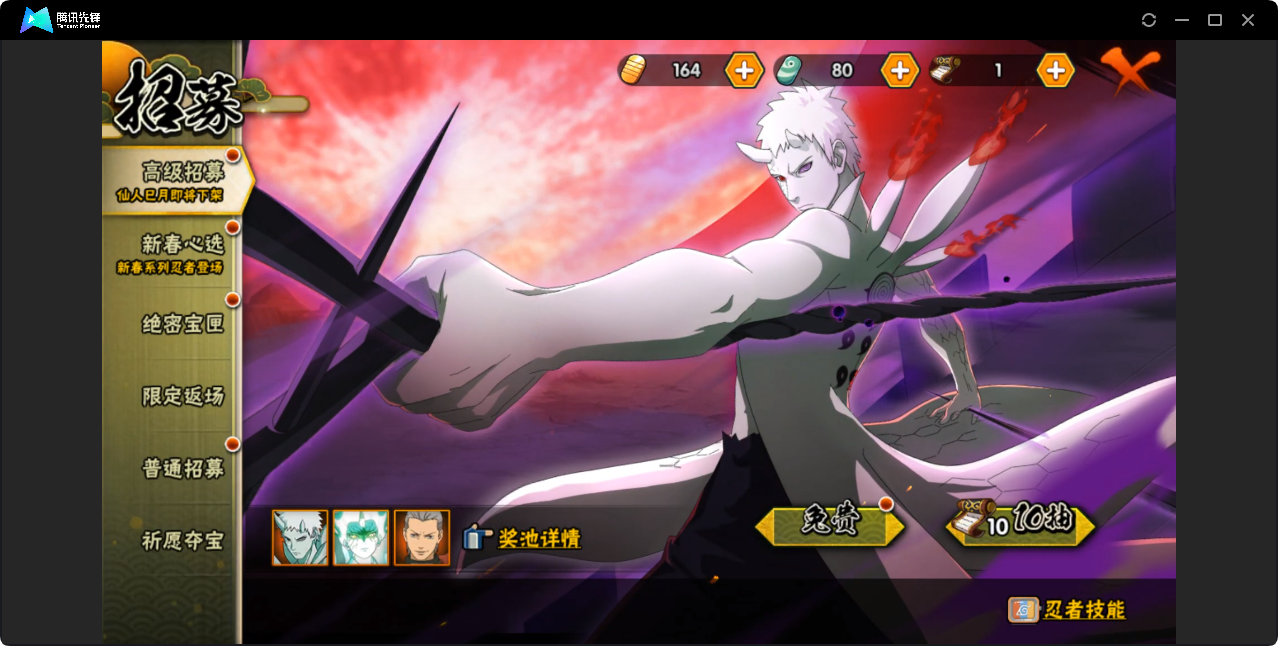The width and height of the screenshot is (1278, 646).
Task: Go to the 限定返场 tab
Action: [182, 396]
